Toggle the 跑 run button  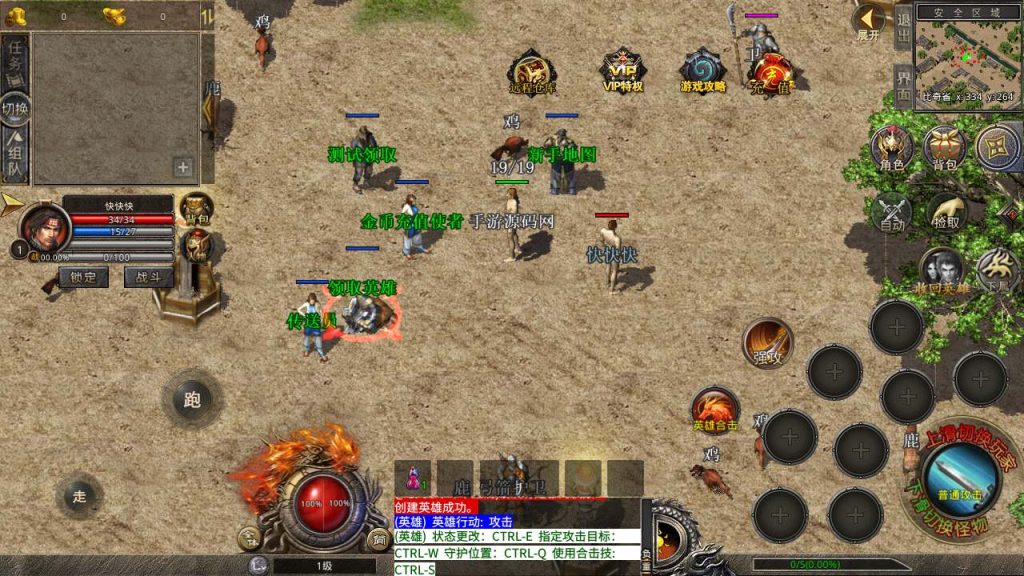(x=192, y=399)
